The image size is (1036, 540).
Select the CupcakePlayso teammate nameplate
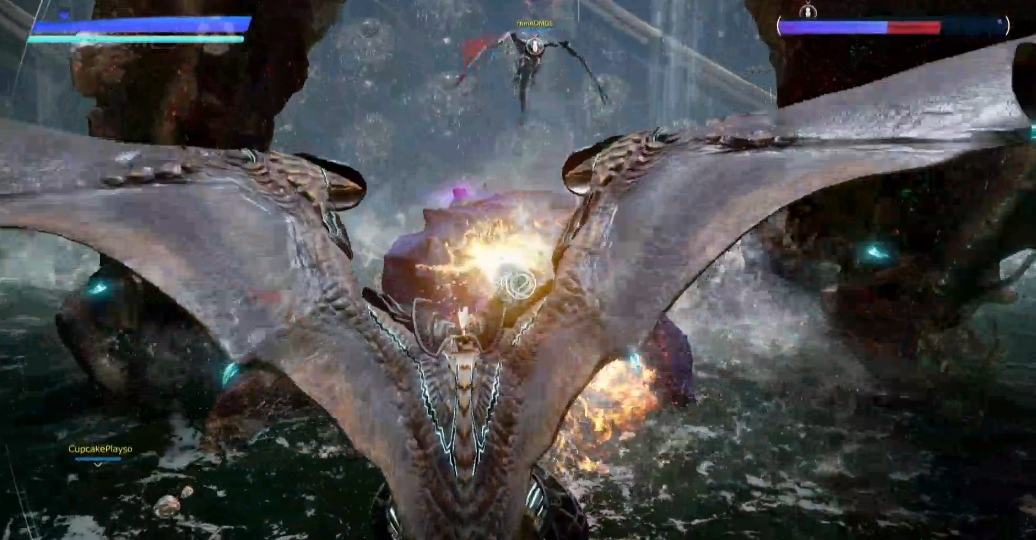(100, 450)
